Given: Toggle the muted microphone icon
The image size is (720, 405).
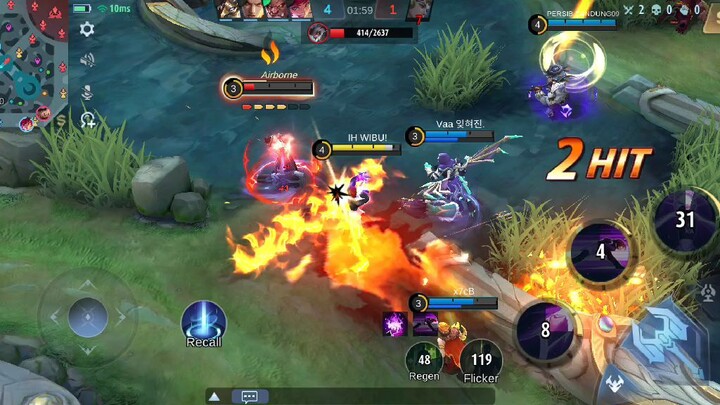Looking at the screenshot, I should tap(87, 91).
